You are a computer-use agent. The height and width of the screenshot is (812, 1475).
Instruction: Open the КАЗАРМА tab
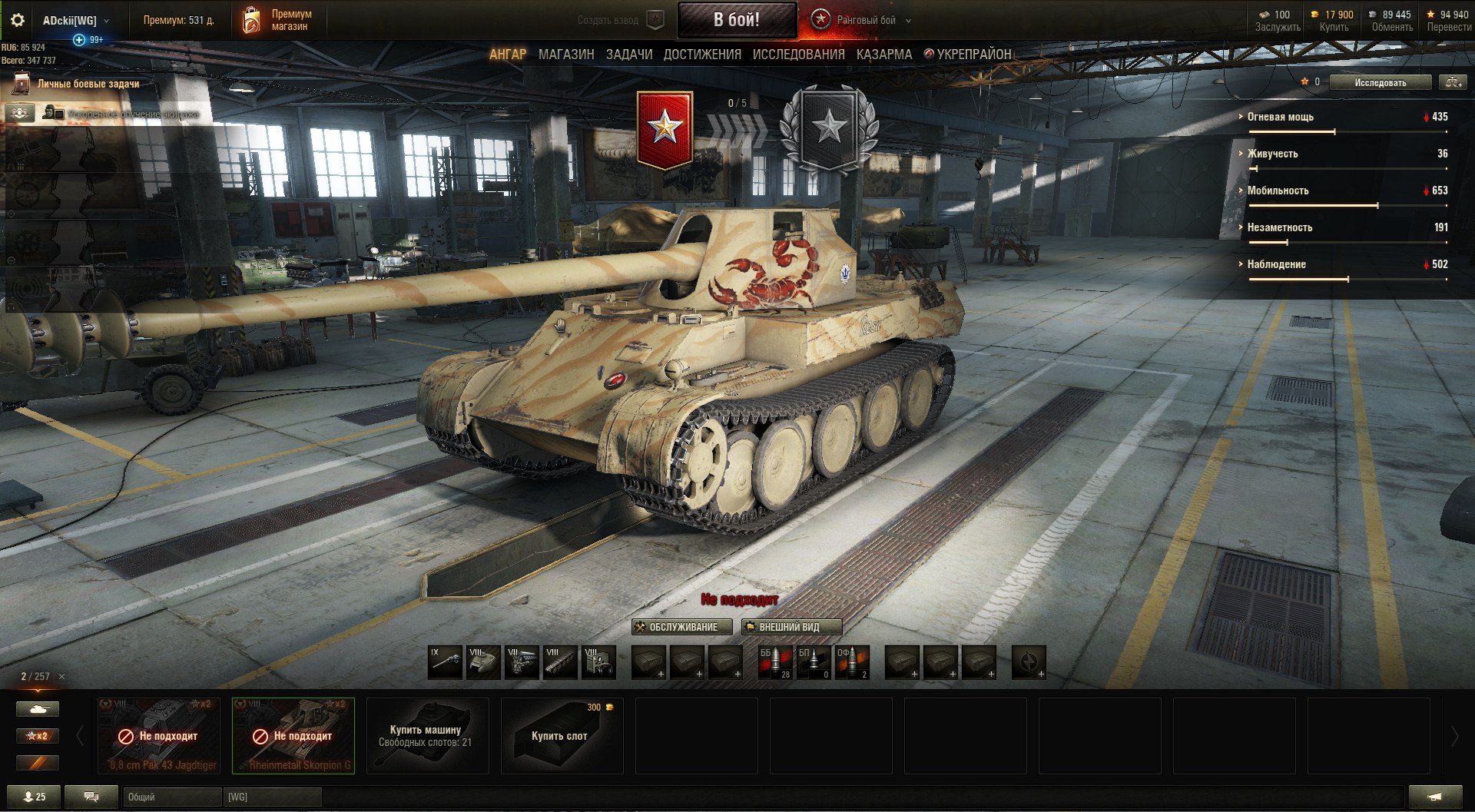tap(884, 55)
